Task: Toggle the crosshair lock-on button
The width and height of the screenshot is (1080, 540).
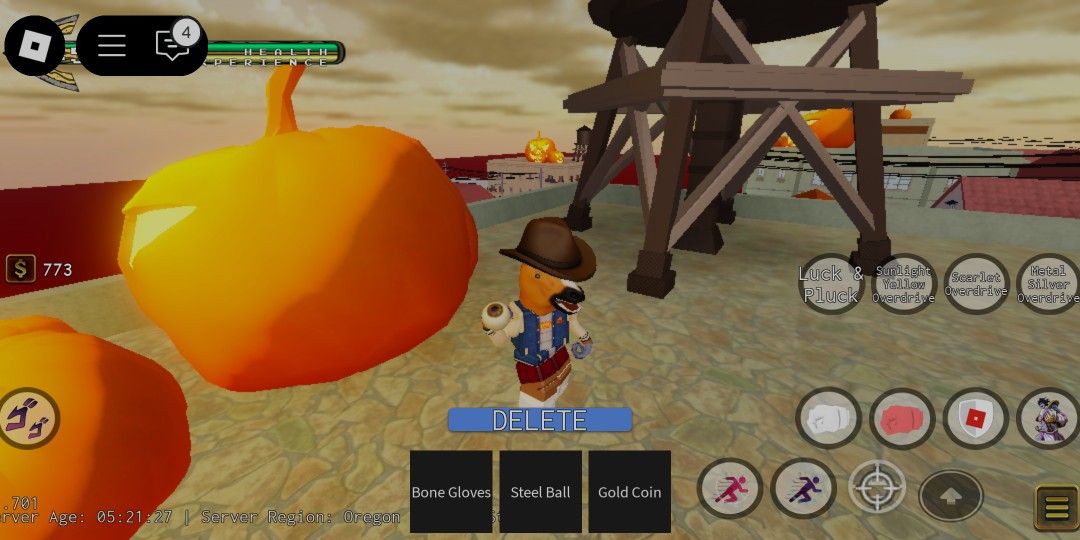Action: tap(877, 487)
